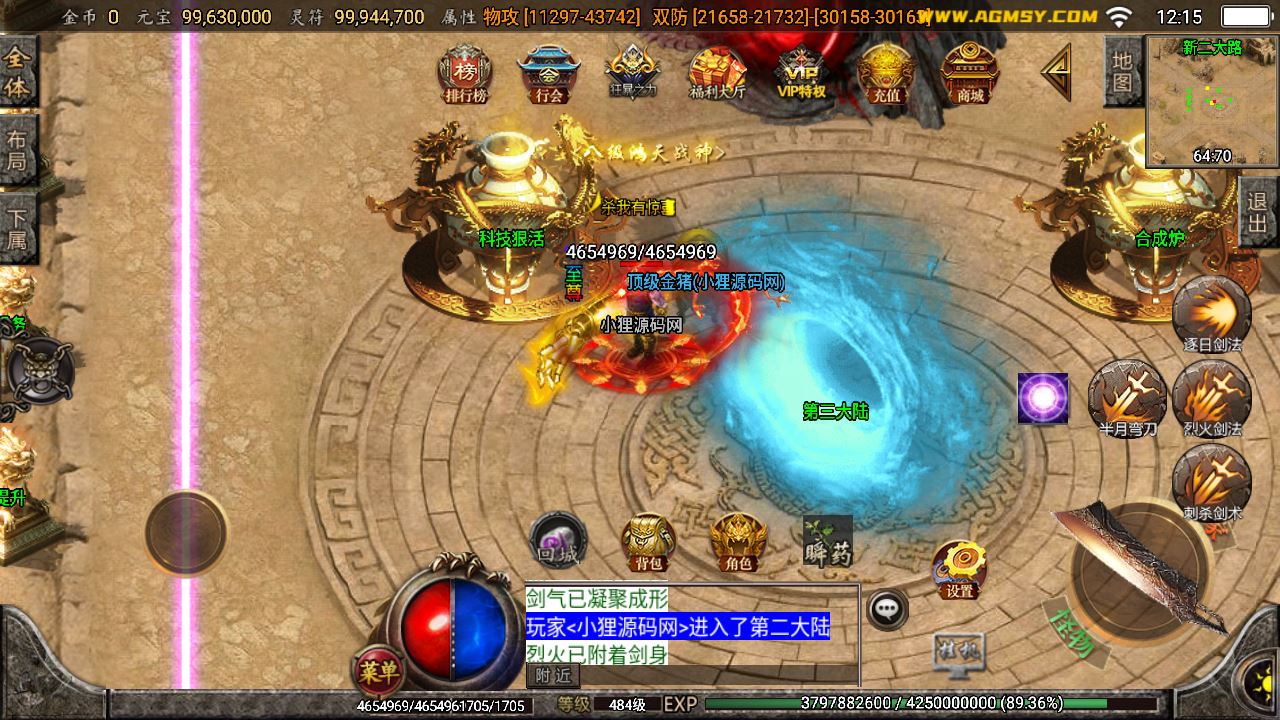Viewport: 1280px width, 720px height.
Task: Select the 全体 button on the left
Action: [x=18, y=72]
